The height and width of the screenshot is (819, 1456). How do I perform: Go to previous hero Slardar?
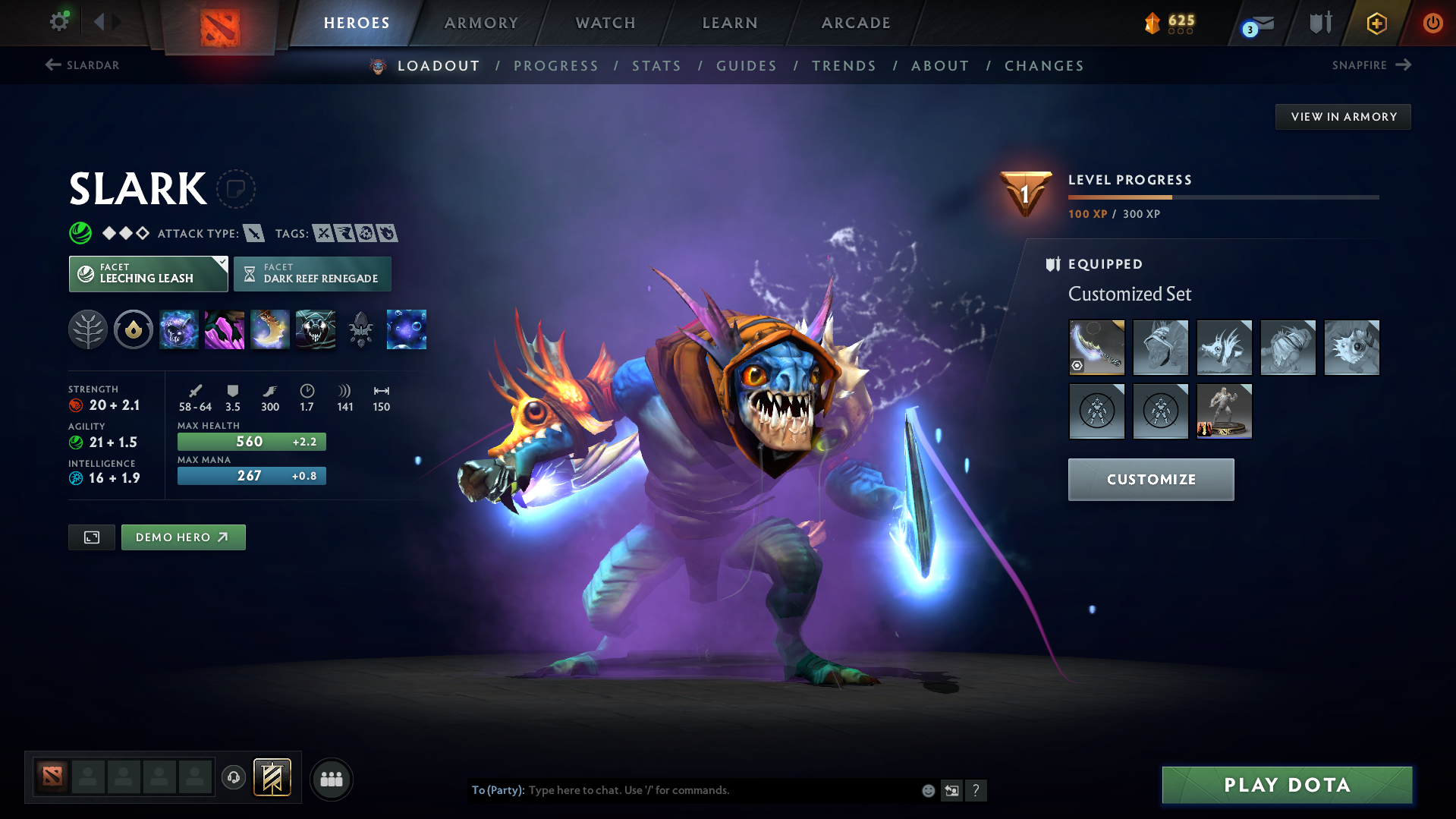(x=83, y=65)
